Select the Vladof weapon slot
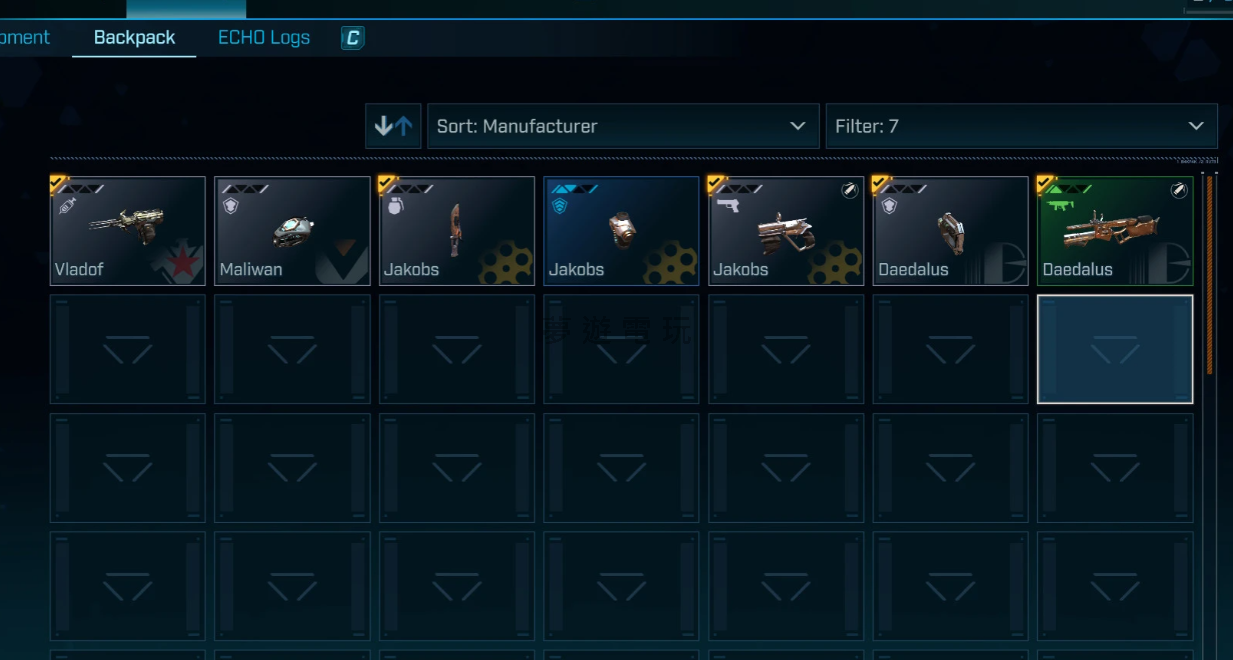1233x660 pixels. [x=128, y=231]
